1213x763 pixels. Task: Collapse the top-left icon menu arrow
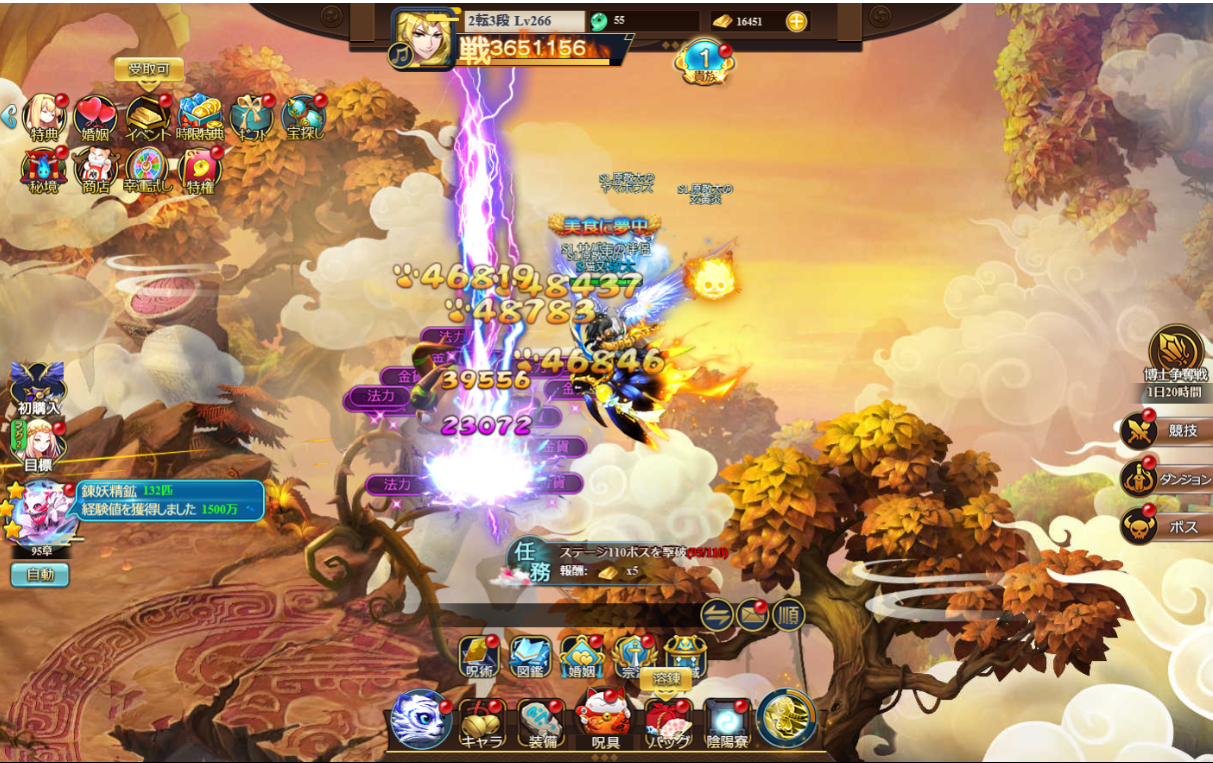pos(9,117)
